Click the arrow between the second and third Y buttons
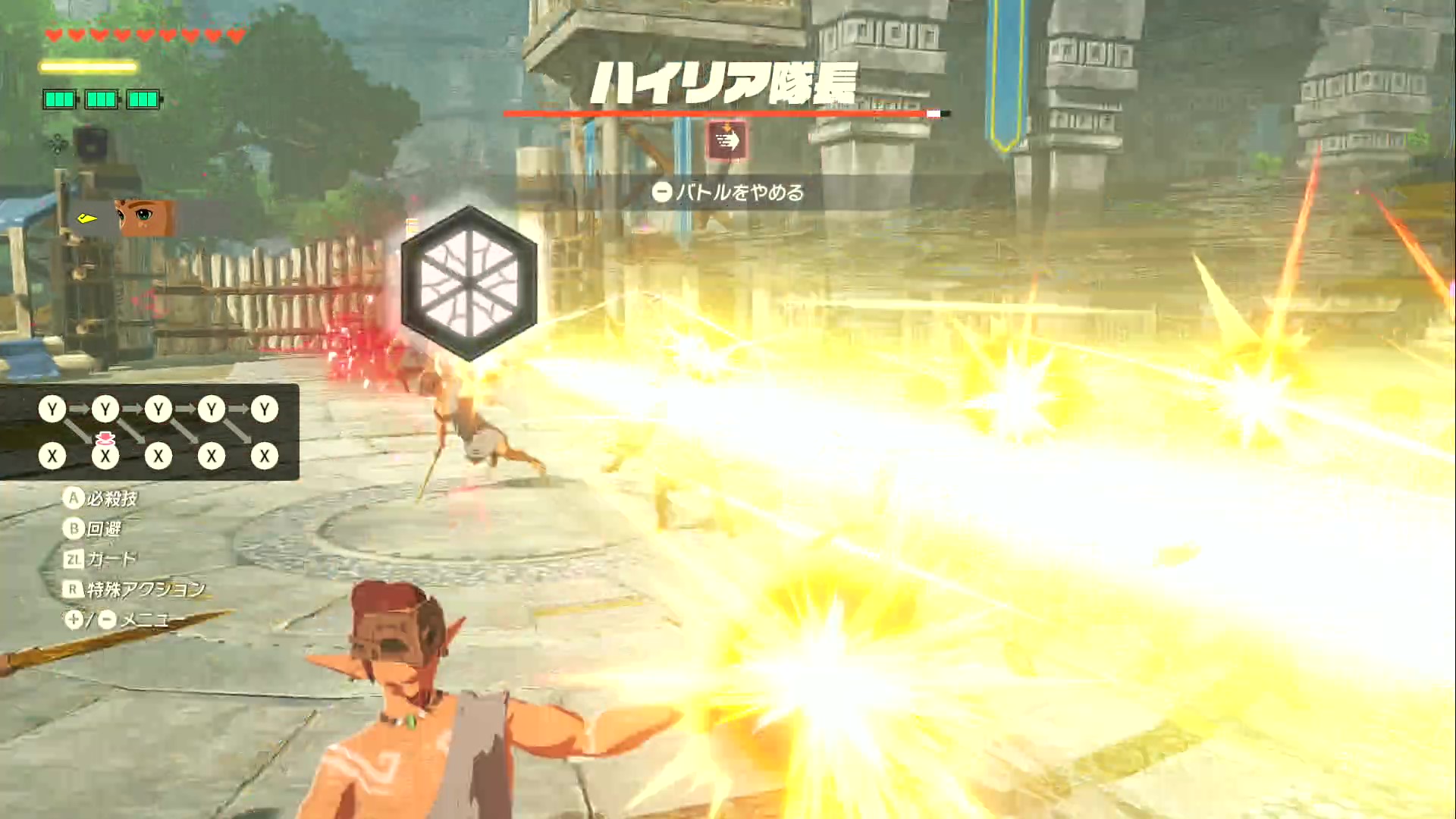Screen dimensions: 1456x819 pyautogui.click(x=131, y=407)
